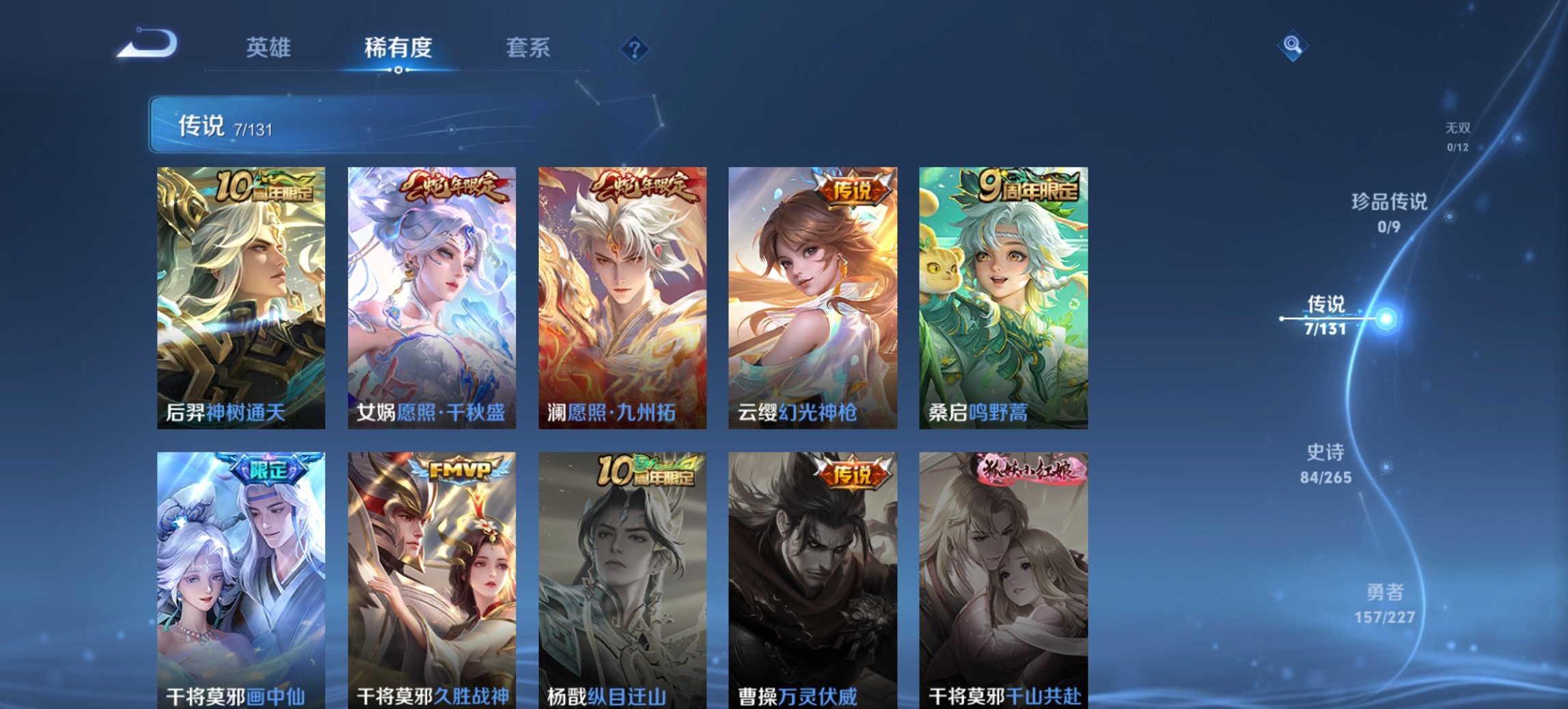
Task: Open the search magnifier icon top right
Action: coord(1293,44)
